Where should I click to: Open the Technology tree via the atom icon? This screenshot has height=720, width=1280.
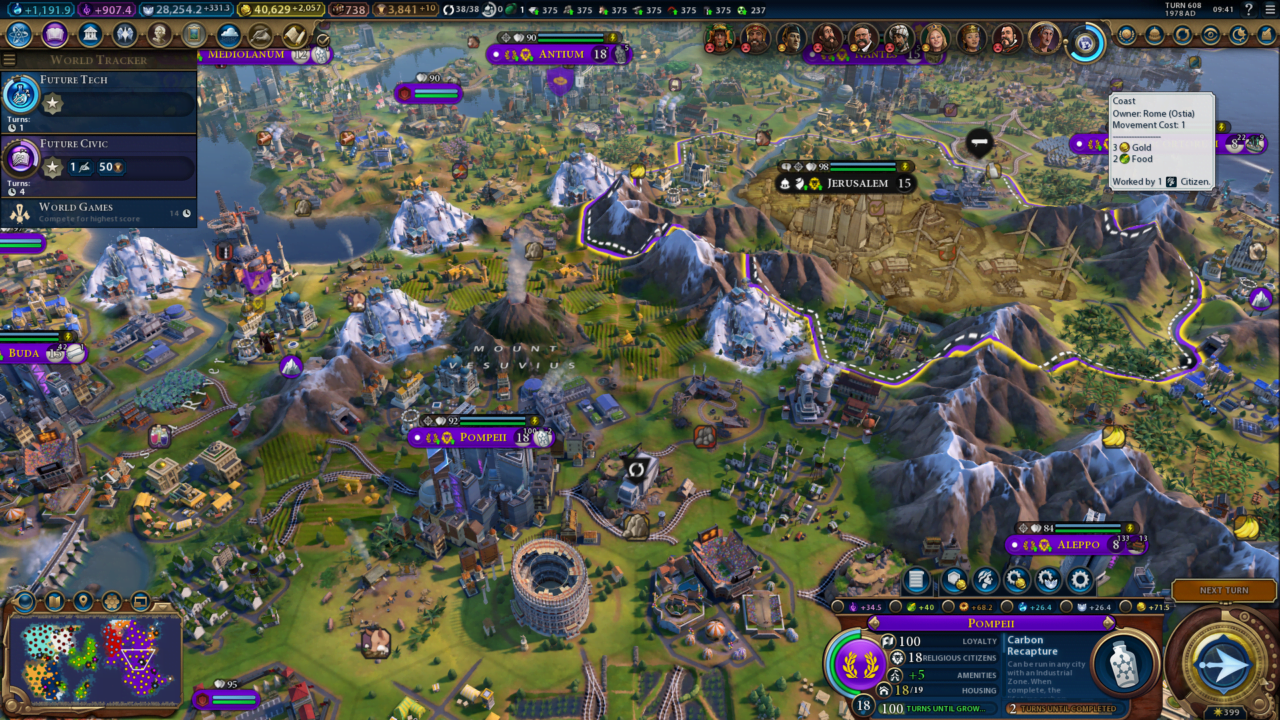pos(17,35)
